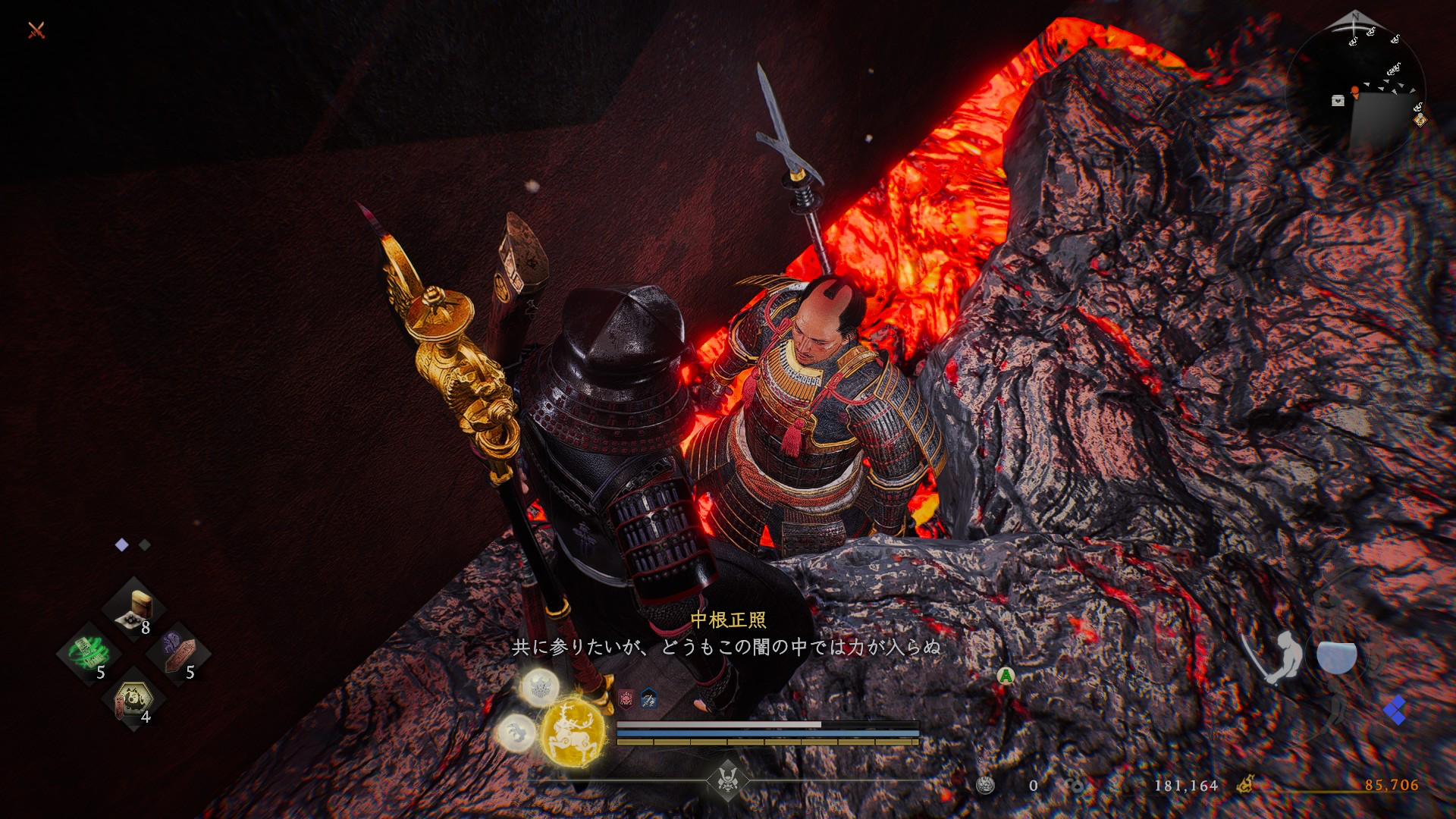Inspect the blue sword buff icon
This screenshot has height=819, width=1456.
click(649, 698)
